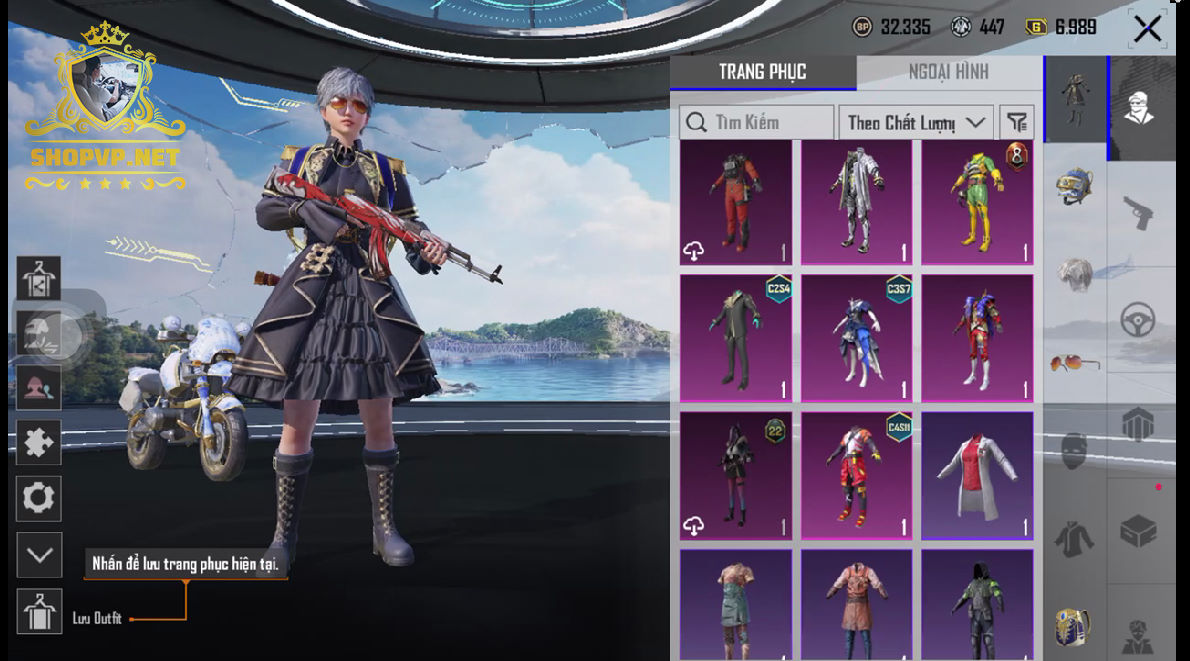Image resolution: width=1190 pixels, height=661 pixels.
Task: Collapse the side menu with the down chevron
Action: [39, 555]
